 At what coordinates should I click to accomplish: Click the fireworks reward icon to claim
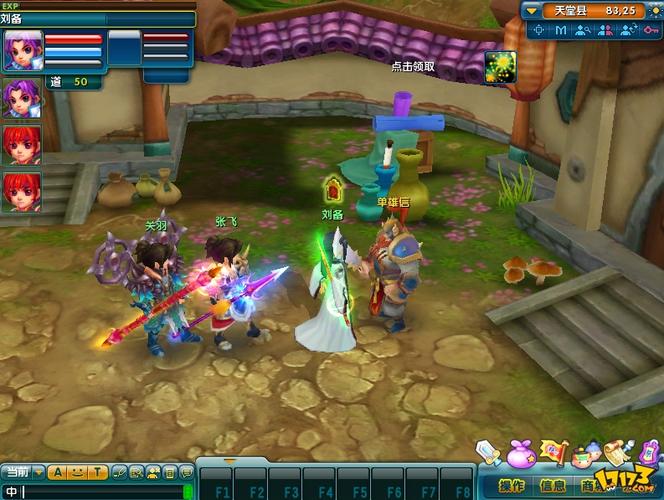click(500, 66)
